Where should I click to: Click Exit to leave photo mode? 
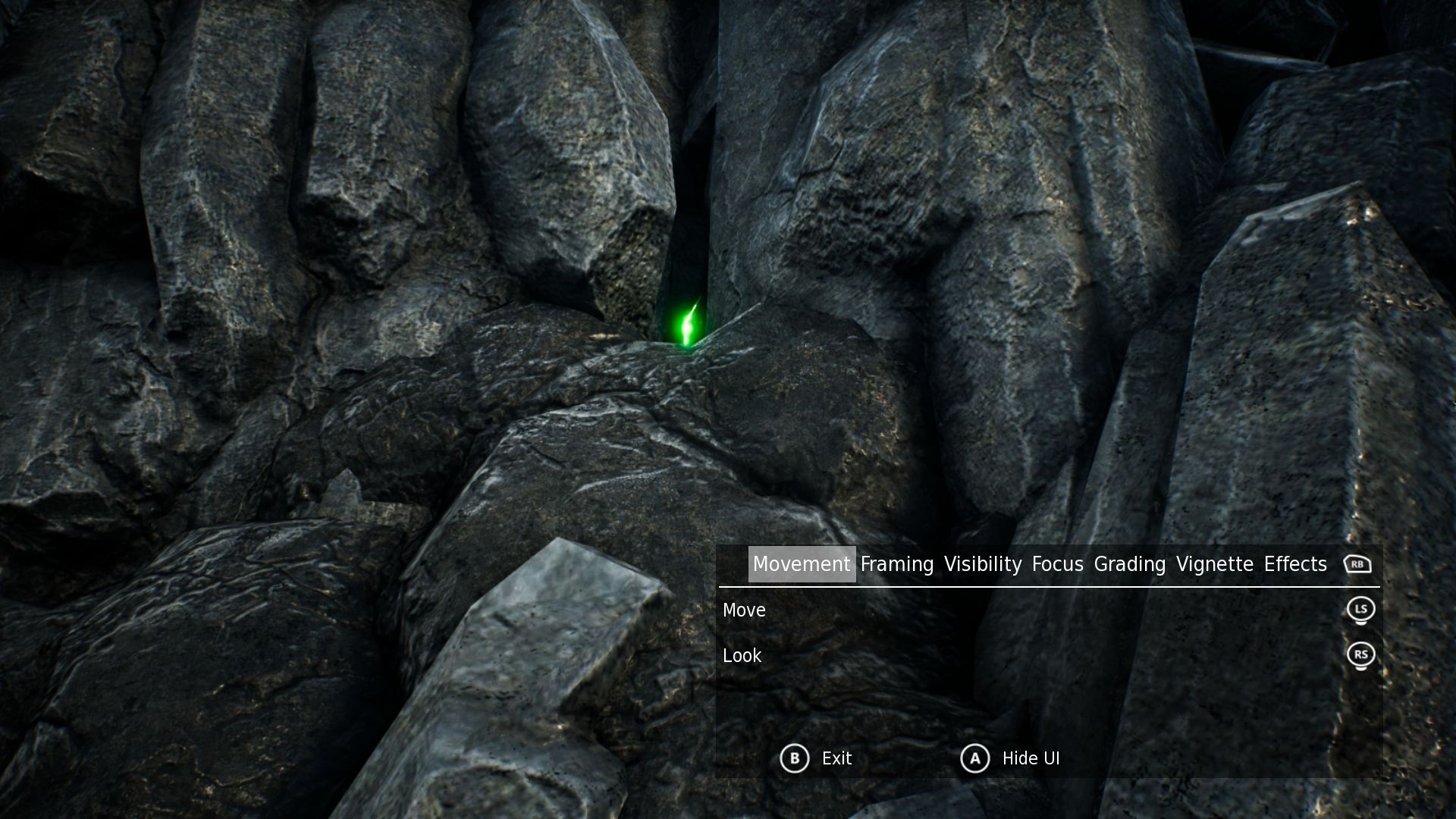[836, 758]
